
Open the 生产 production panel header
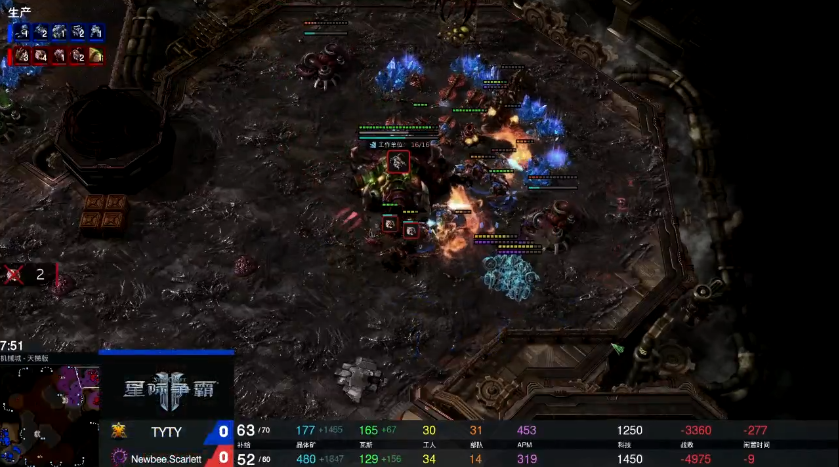21,11
